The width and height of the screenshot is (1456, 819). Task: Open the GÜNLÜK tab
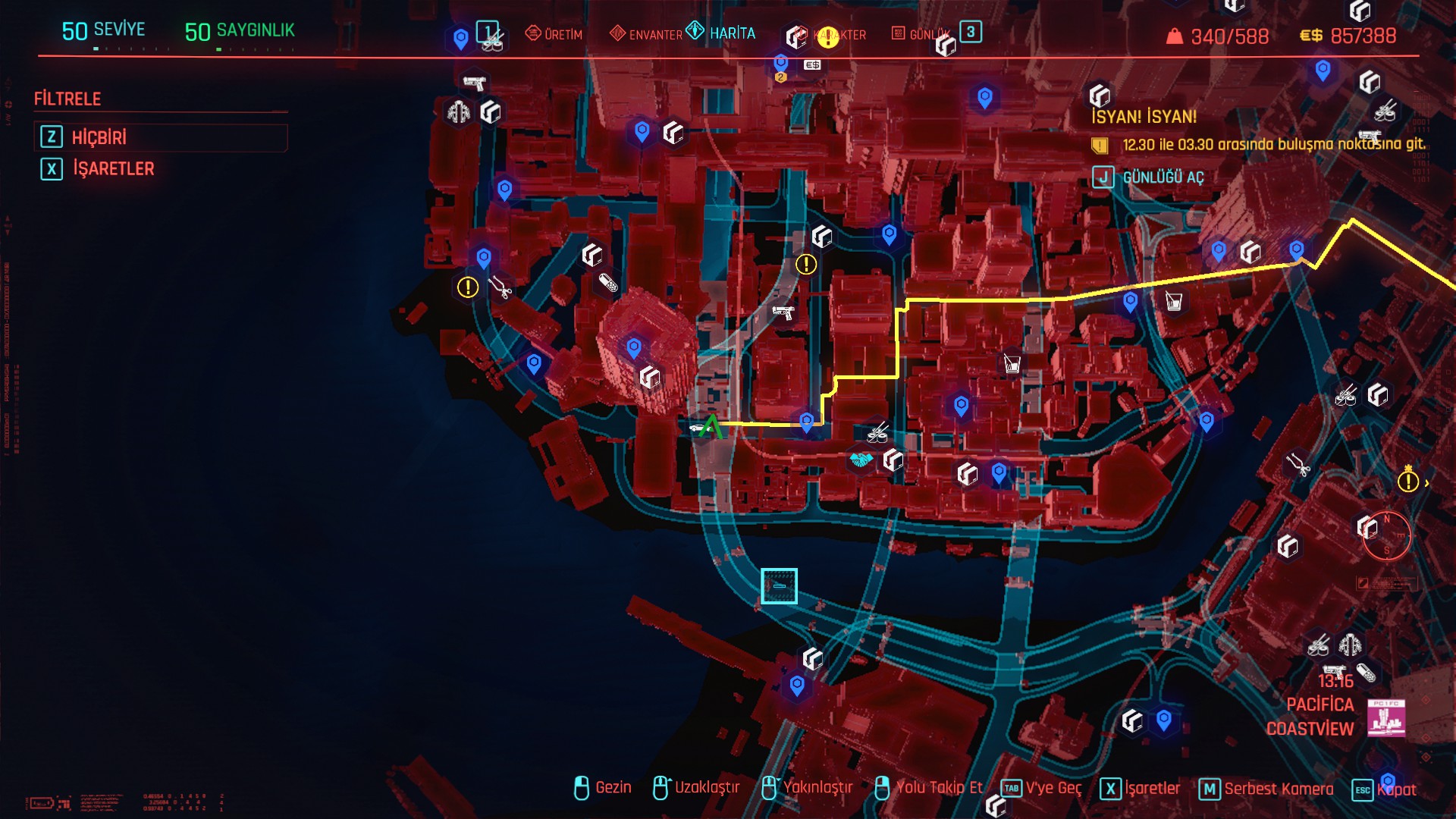[921, 34]
